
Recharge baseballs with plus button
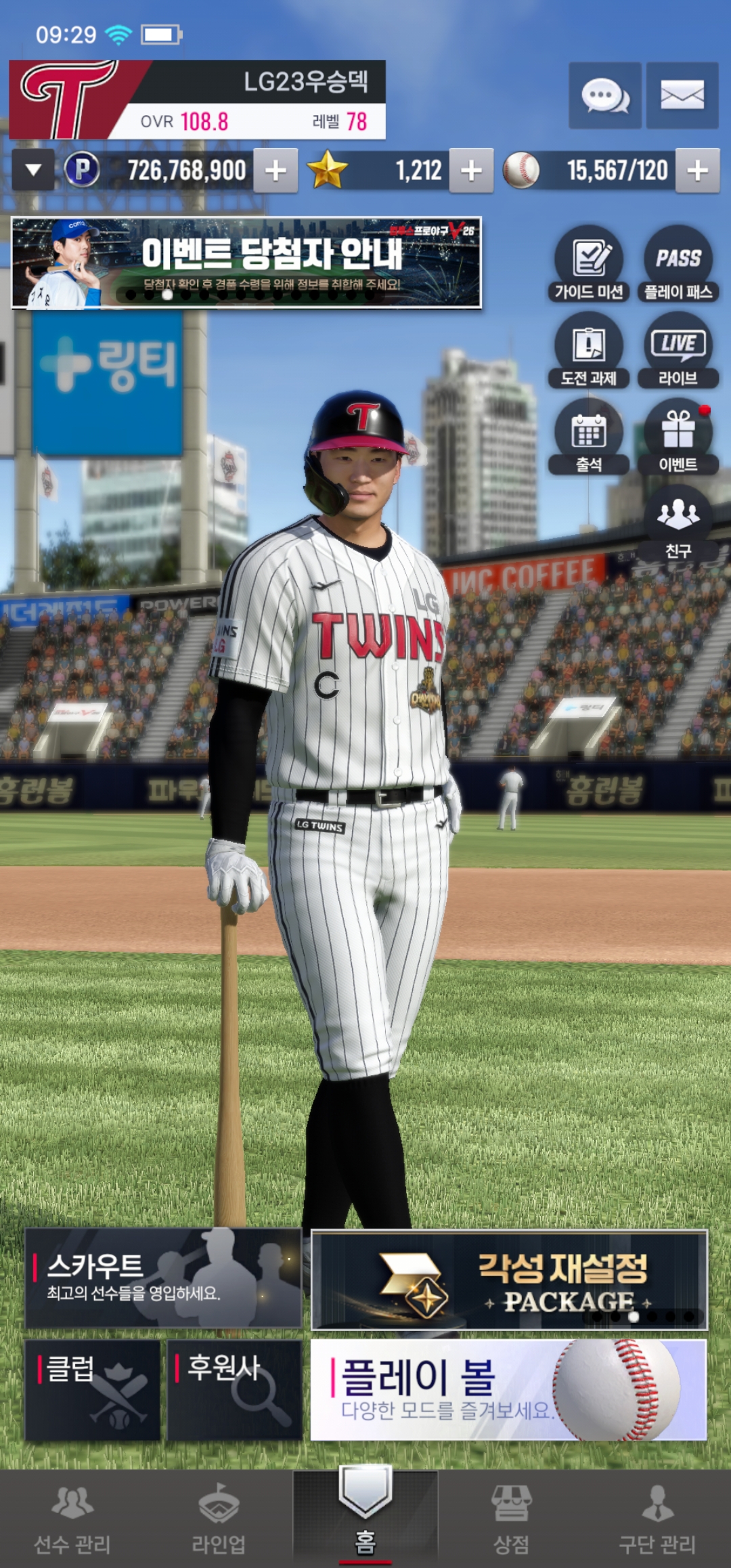tap(697, 171)
